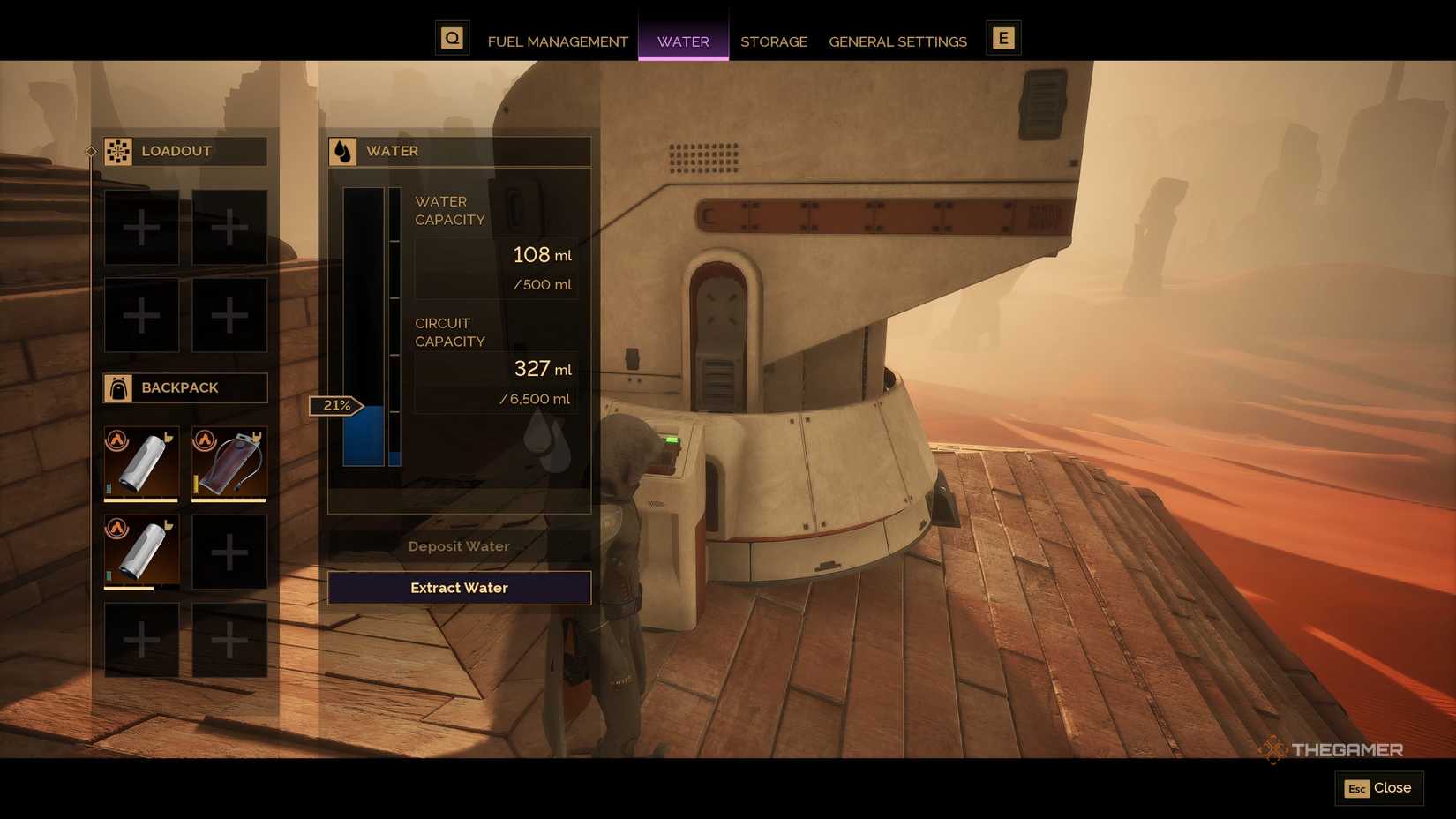The width and height of the screenshot is (1456, 819).
Task: Select the backpack icon next to BACKPACK header
Action: [117, 387]
